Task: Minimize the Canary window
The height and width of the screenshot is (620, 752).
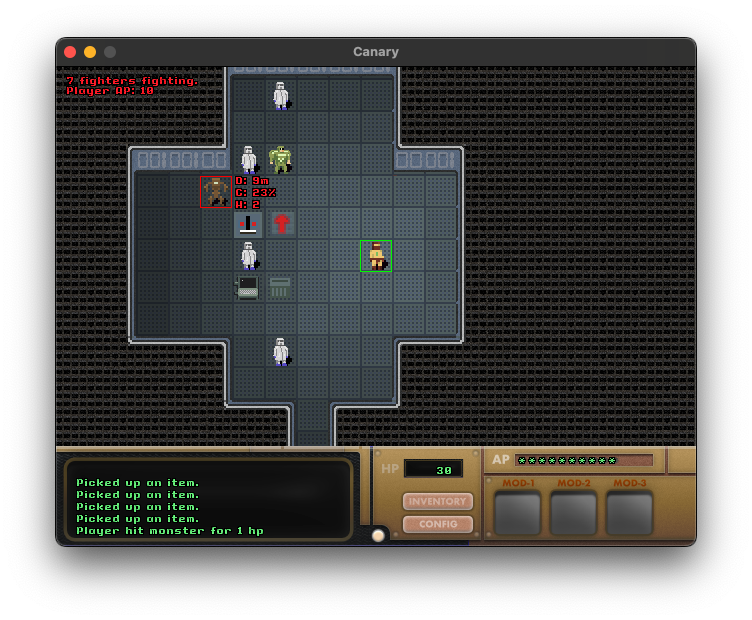Action: pos(90,52)
